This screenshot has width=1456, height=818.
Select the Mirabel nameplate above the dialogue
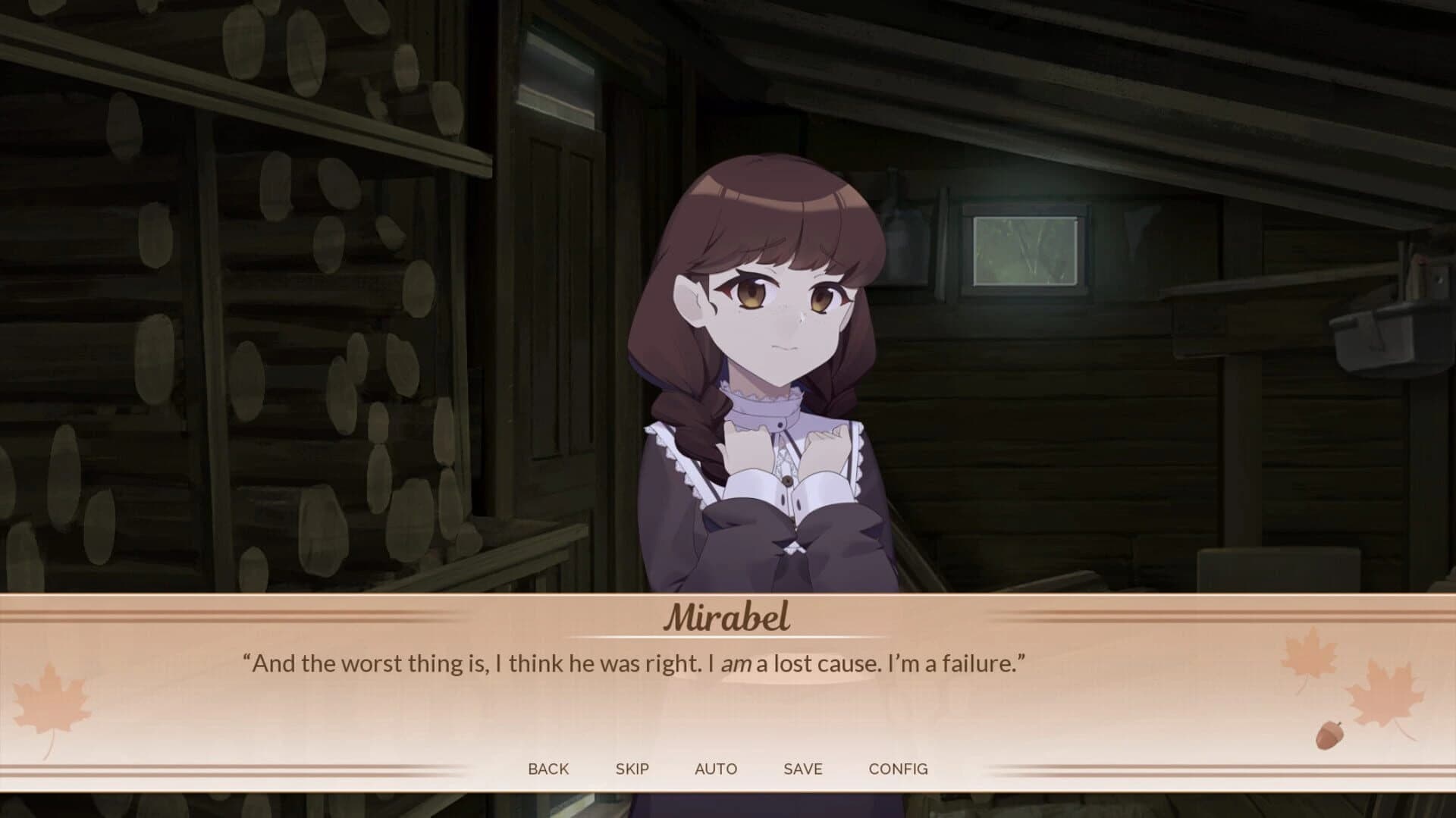pyautogui.click(x=728, y=618)
